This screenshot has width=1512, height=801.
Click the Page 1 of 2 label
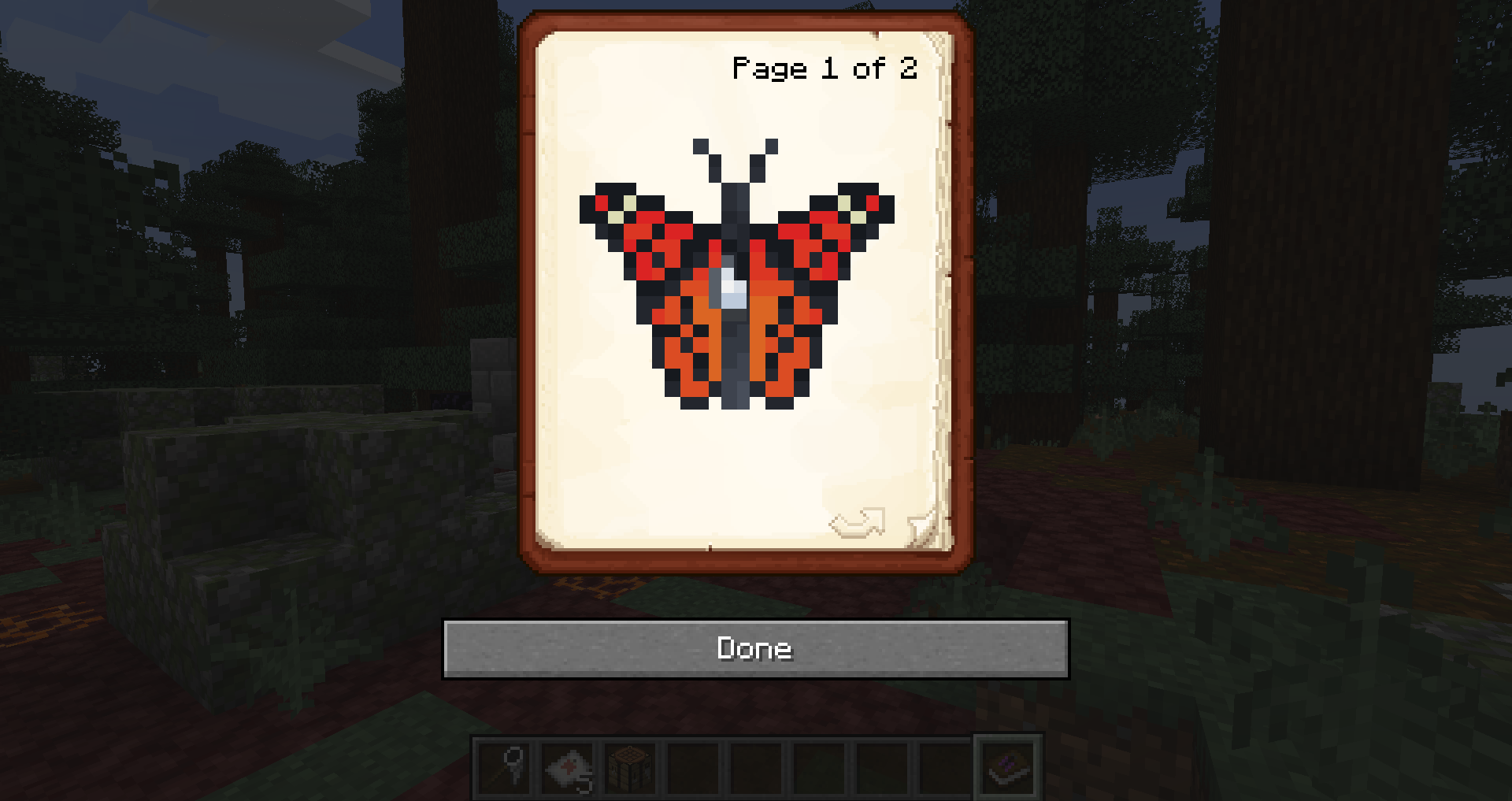(824, 69)
